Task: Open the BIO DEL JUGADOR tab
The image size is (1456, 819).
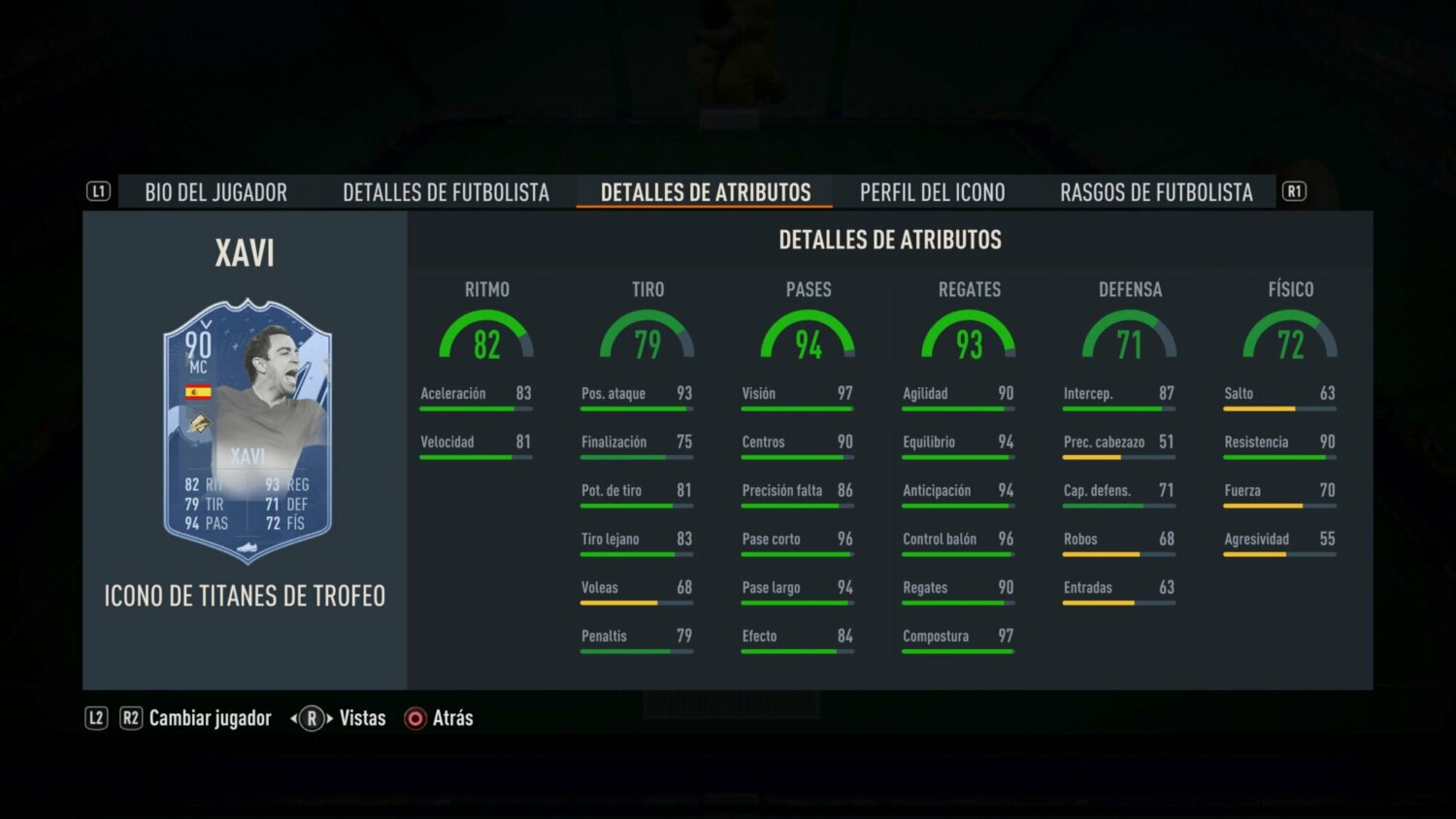Action: pos(215,191)
